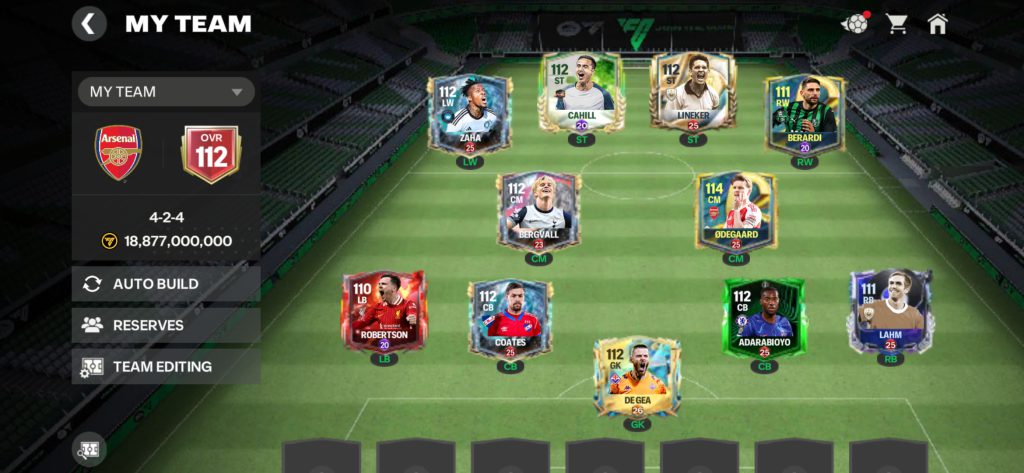The image size is (1024, 473).
Task: Tap the Ødegaard CM card
Action: pos(736,210)
